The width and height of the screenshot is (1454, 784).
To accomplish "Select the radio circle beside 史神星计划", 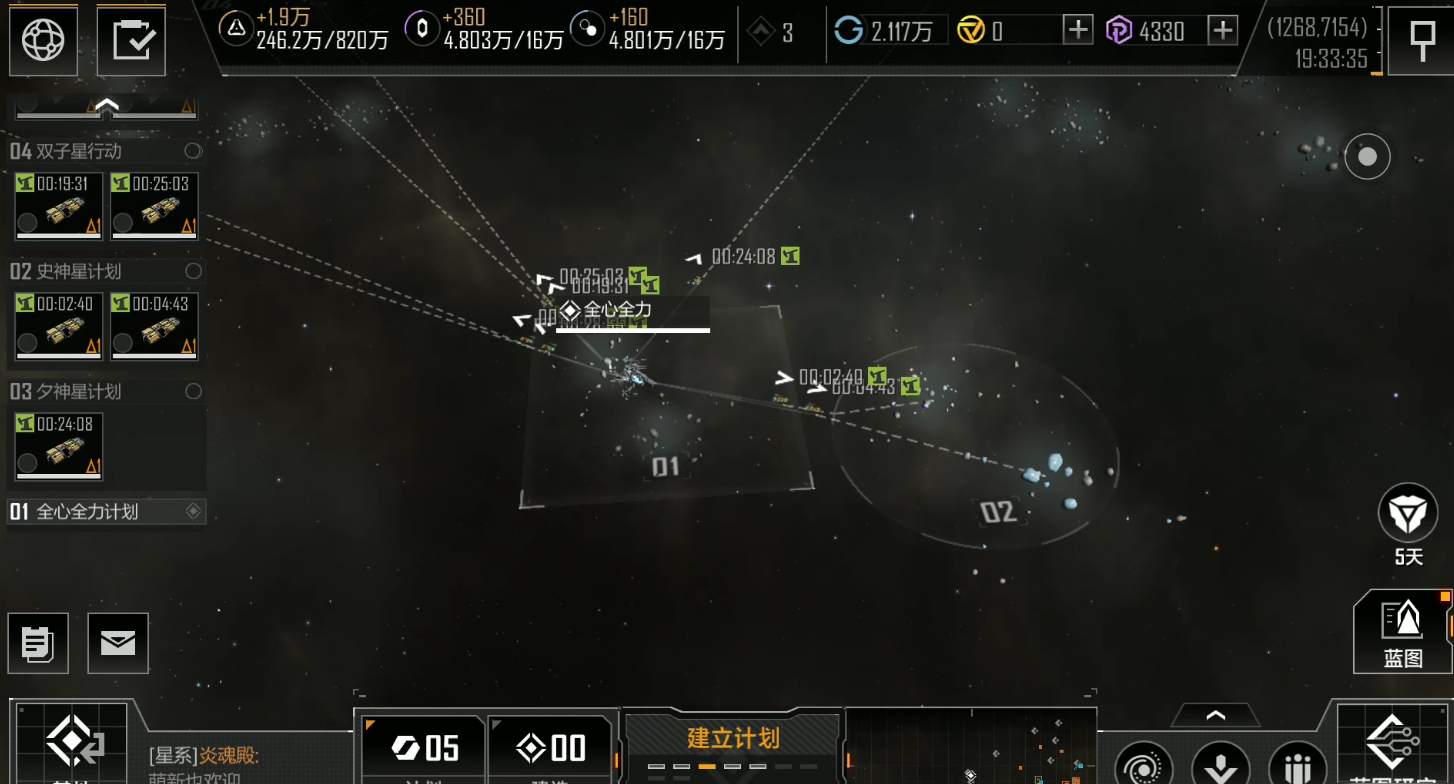I will [193, 271].
